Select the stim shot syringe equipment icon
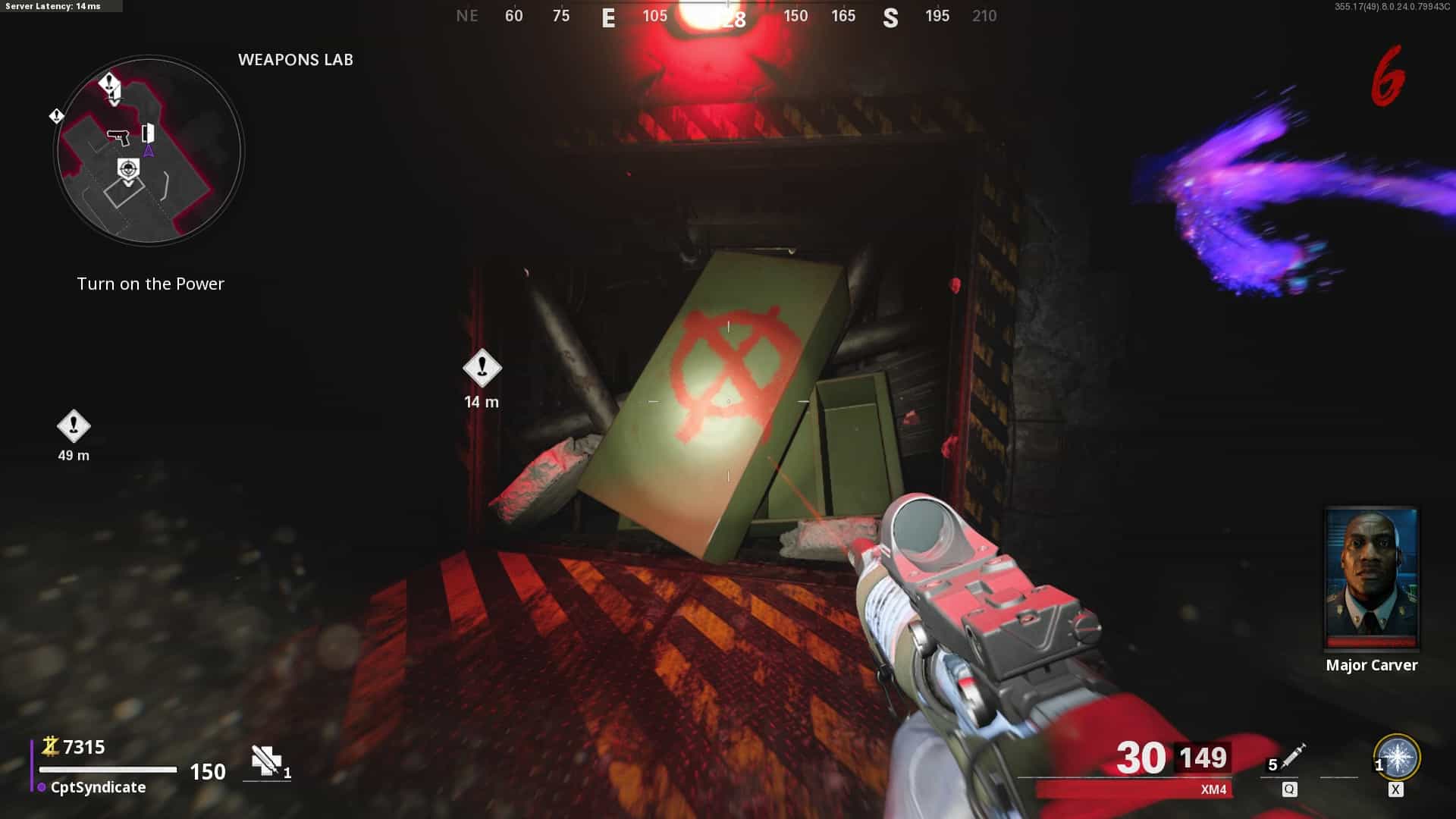Screen dimensions: 1456x819 [1291, 756]
